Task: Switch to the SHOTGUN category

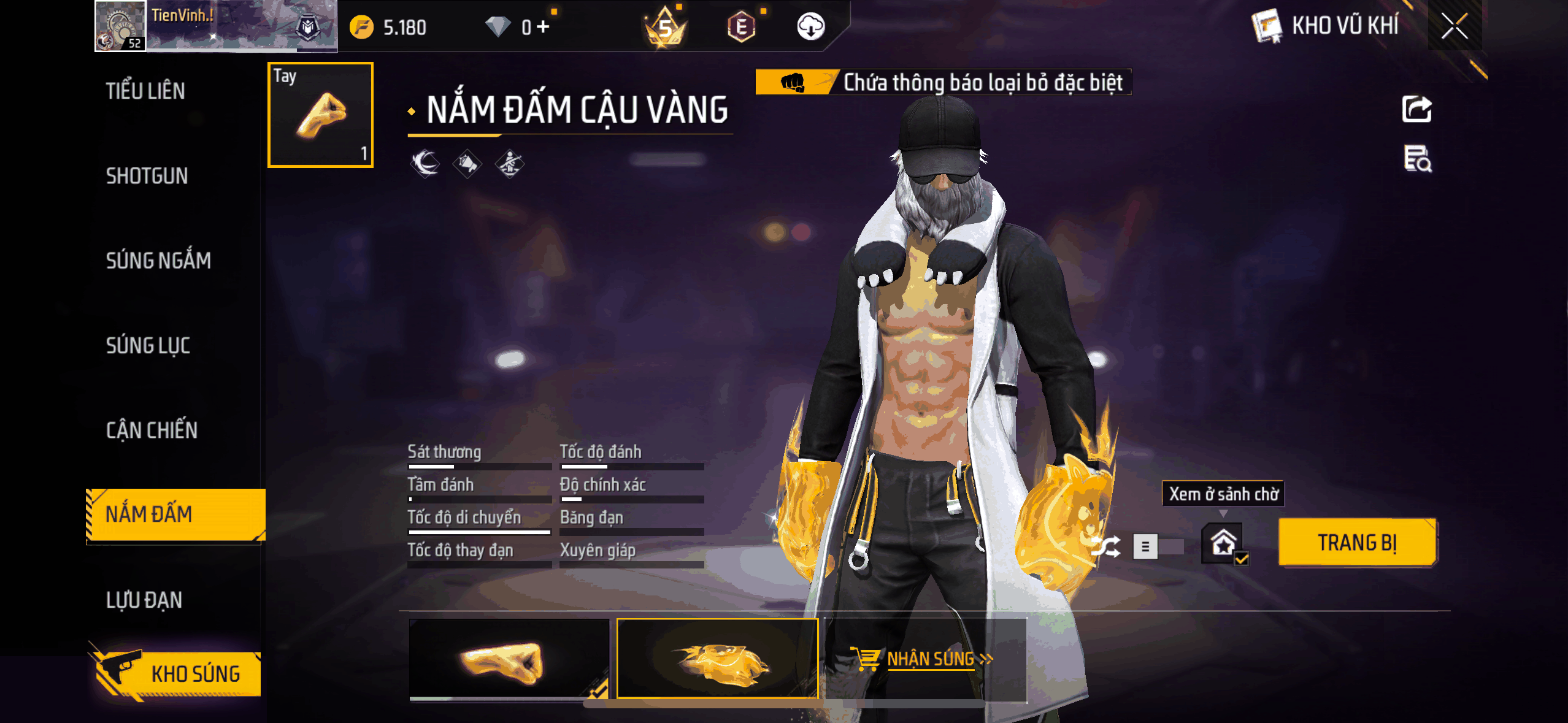Action: (x=147, y=176)
